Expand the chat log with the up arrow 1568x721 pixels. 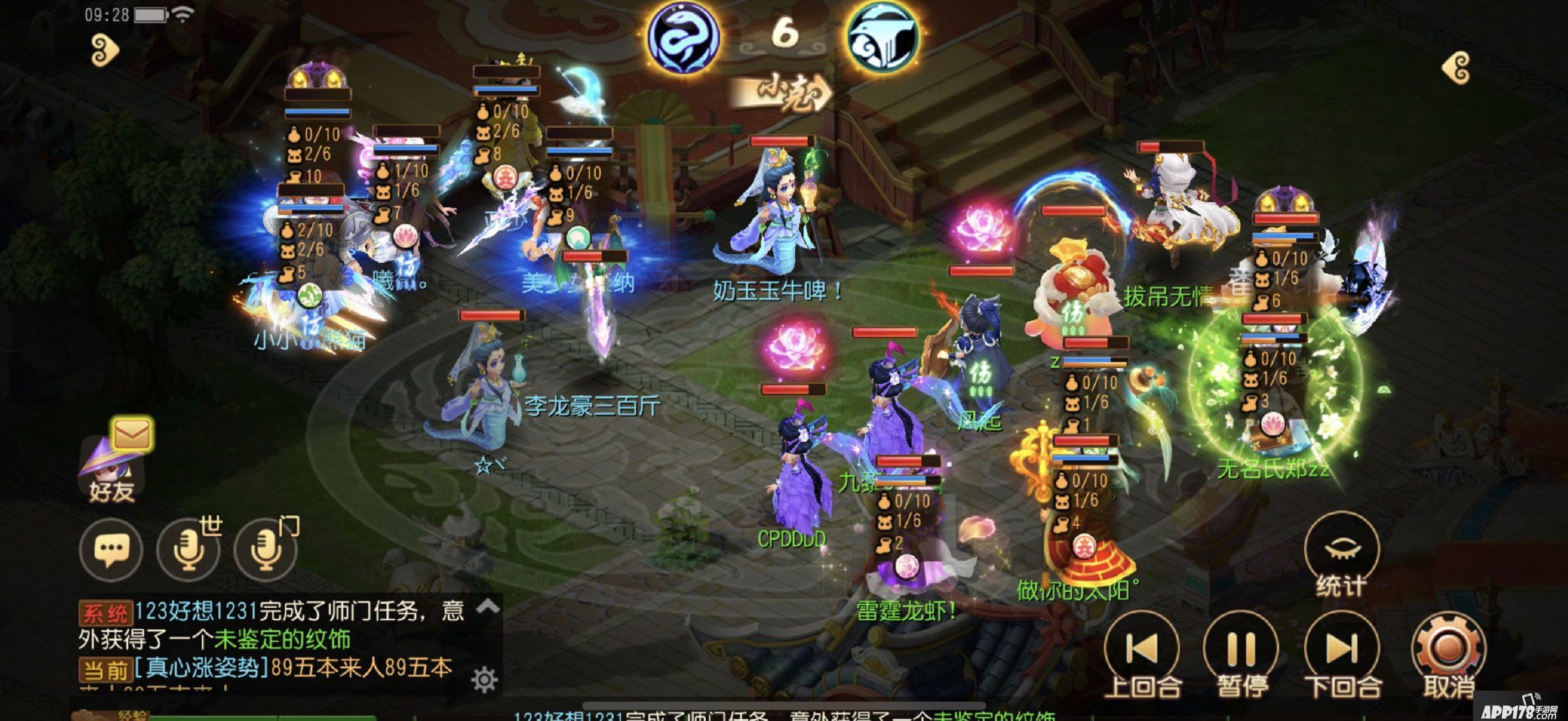coord(488,606)
